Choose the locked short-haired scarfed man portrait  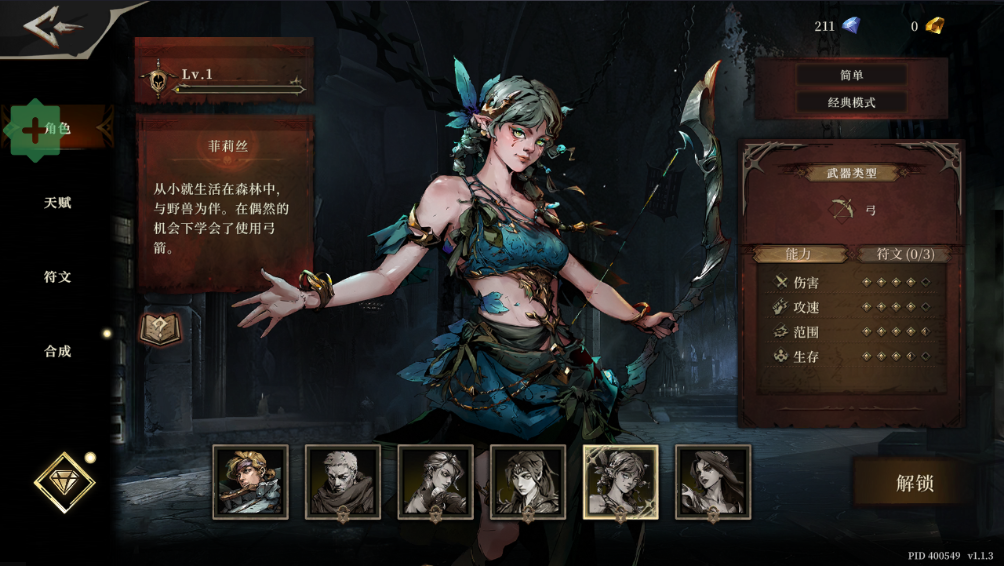pyautogui.click(x=343, y=482)
